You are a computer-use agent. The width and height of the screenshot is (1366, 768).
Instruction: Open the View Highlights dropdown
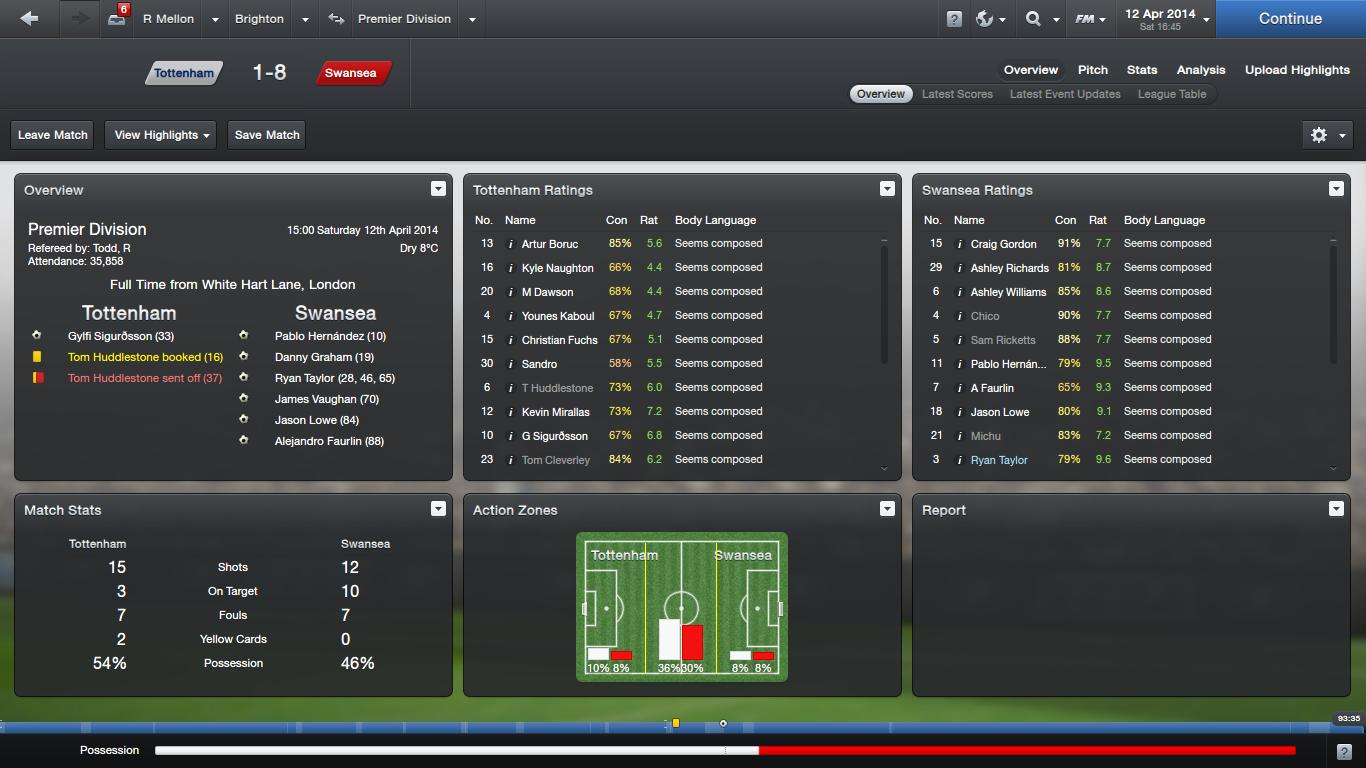coord(162,135)
